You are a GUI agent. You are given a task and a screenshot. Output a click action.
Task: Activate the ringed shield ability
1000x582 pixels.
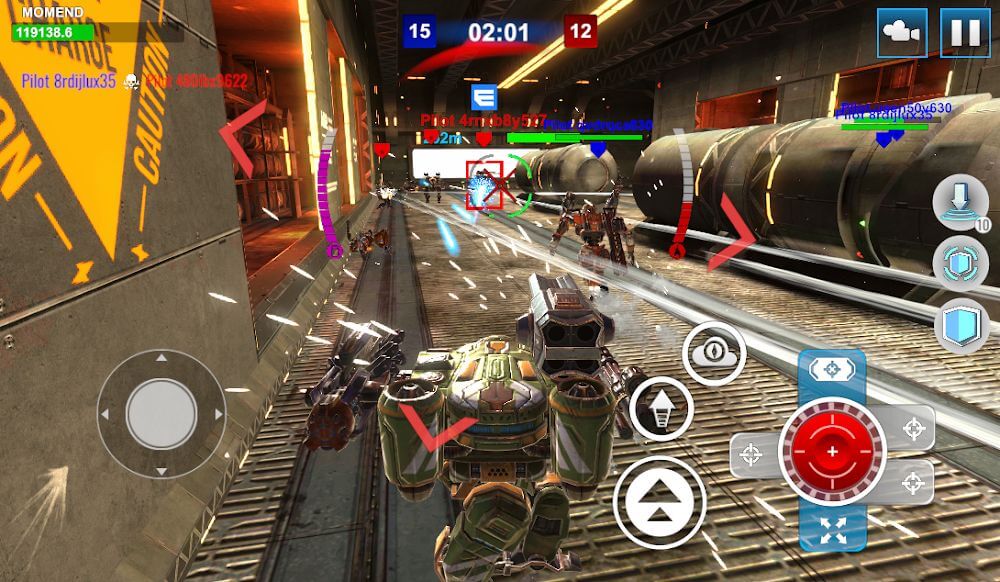pyautogui.click(x=960, y=264)
